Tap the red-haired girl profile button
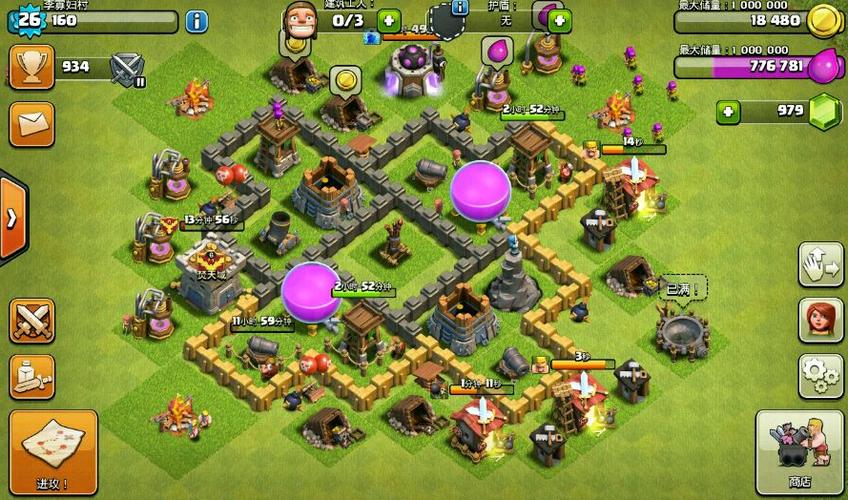Image resolution: width=848 pixels, height=500 pixels. (x=820, y=321)
